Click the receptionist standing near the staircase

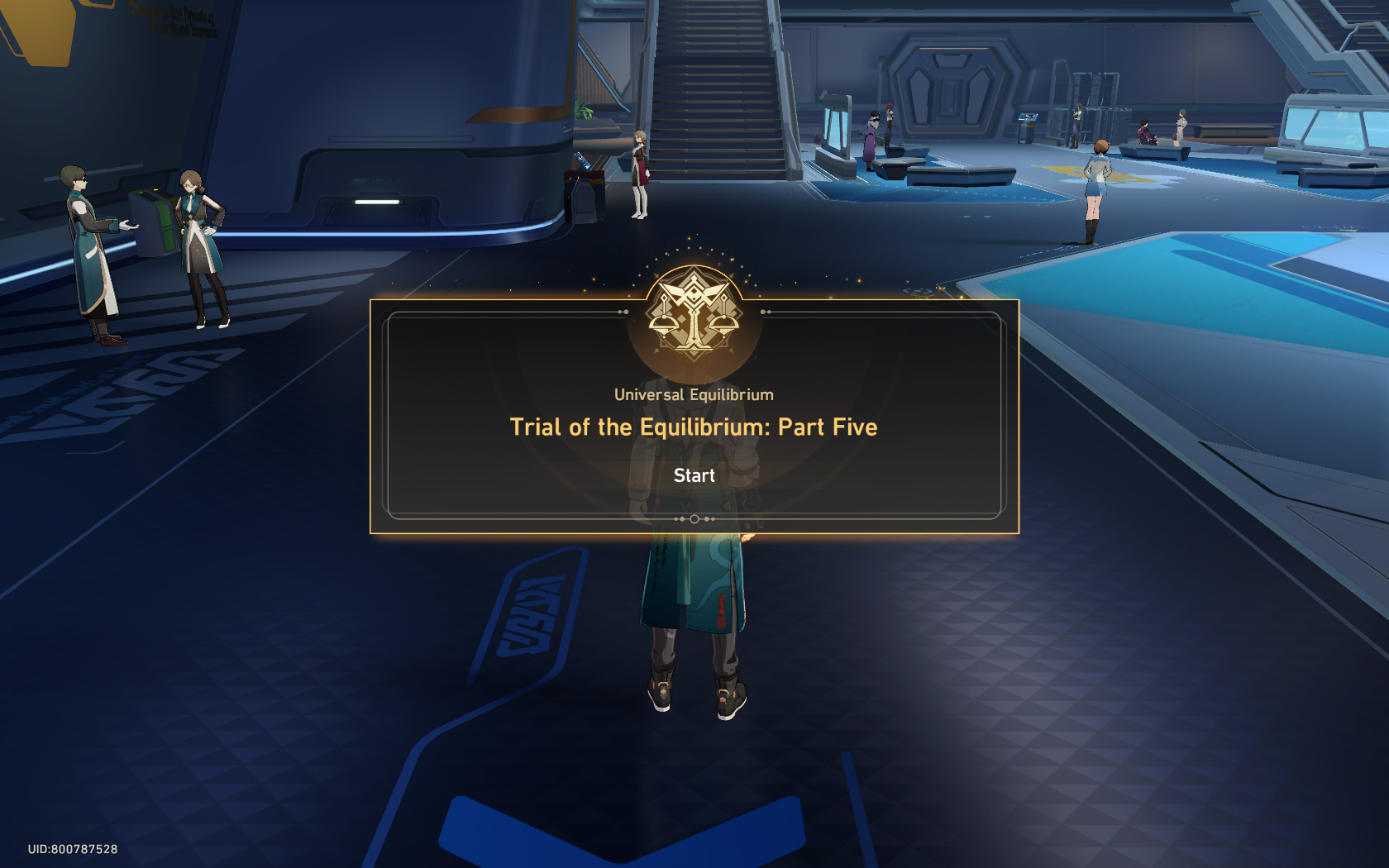coord(641,174)
